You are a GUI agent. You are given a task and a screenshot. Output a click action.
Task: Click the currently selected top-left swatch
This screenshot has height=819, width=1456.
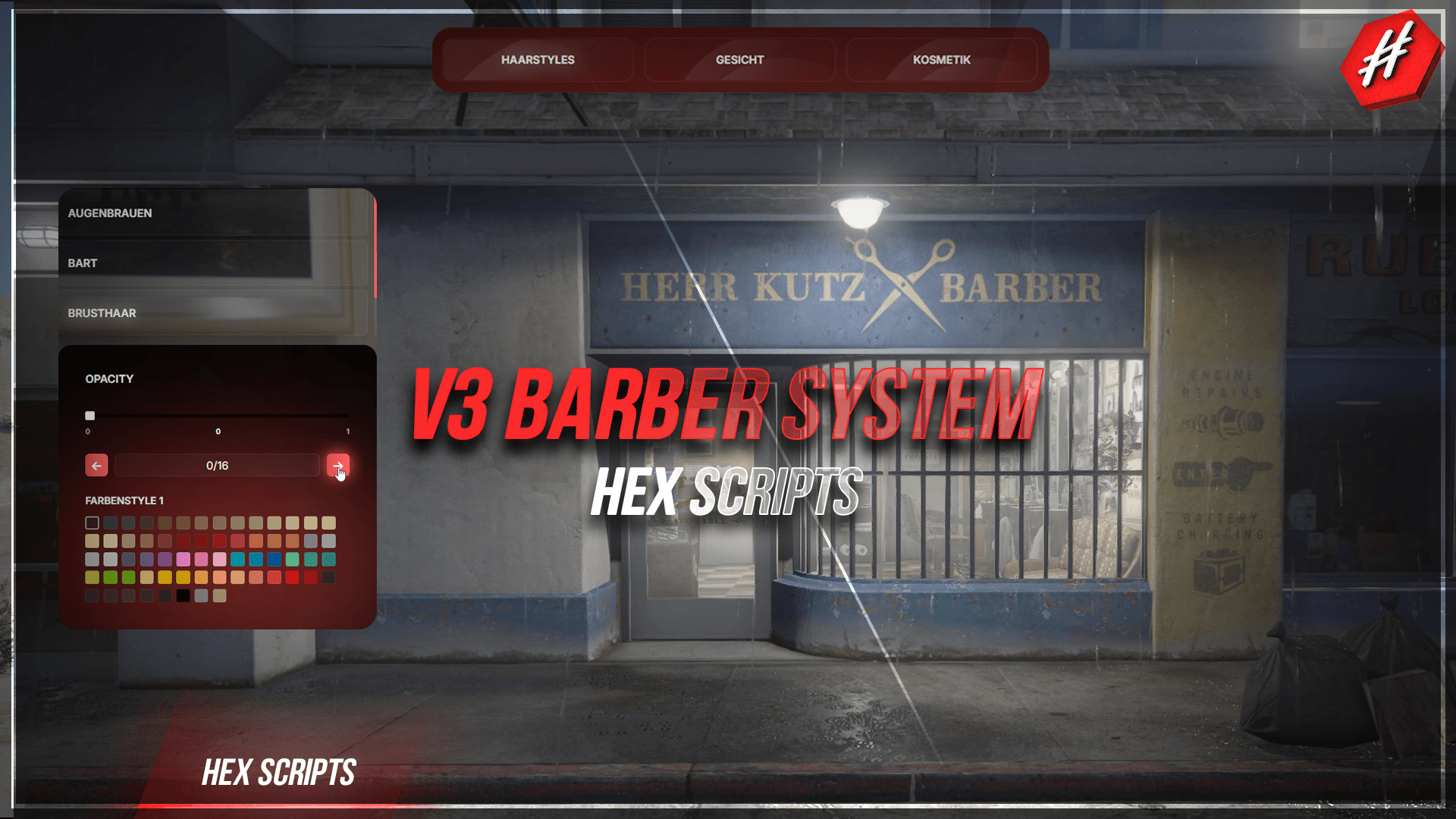[x=93, y=522]
